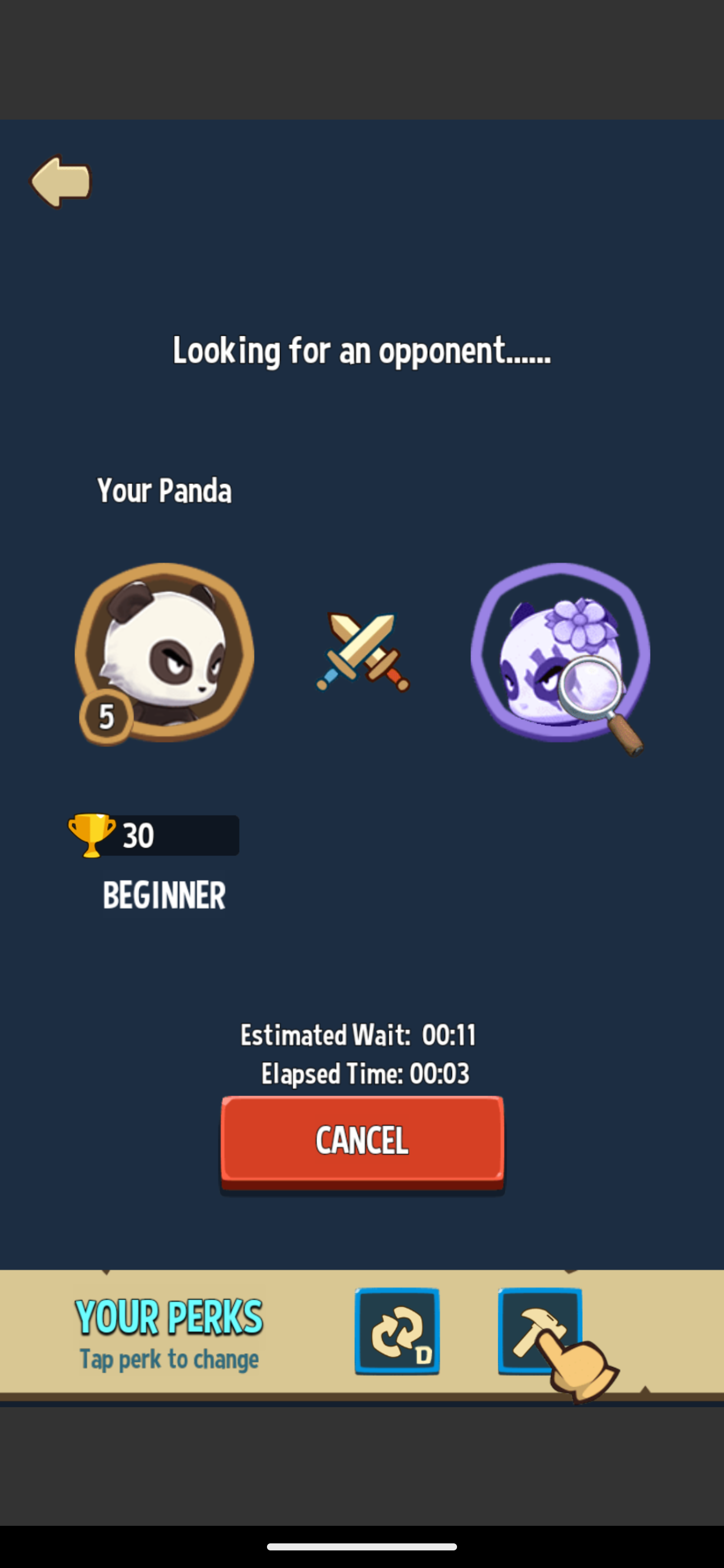Tap the Your Panda heading

tap(165, 491)
